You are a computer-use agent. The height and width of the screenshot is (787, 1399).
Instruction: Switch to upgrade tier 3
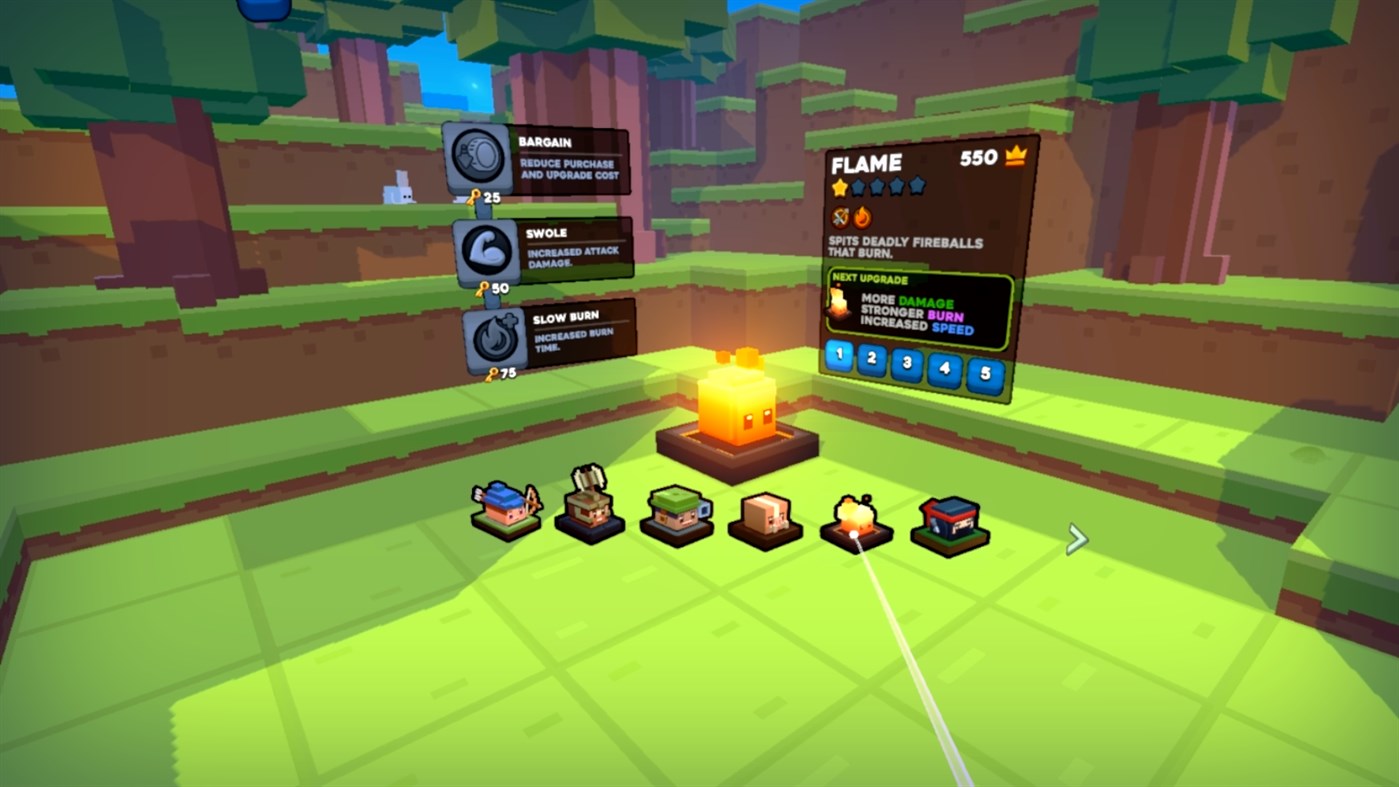click(907, 364)
